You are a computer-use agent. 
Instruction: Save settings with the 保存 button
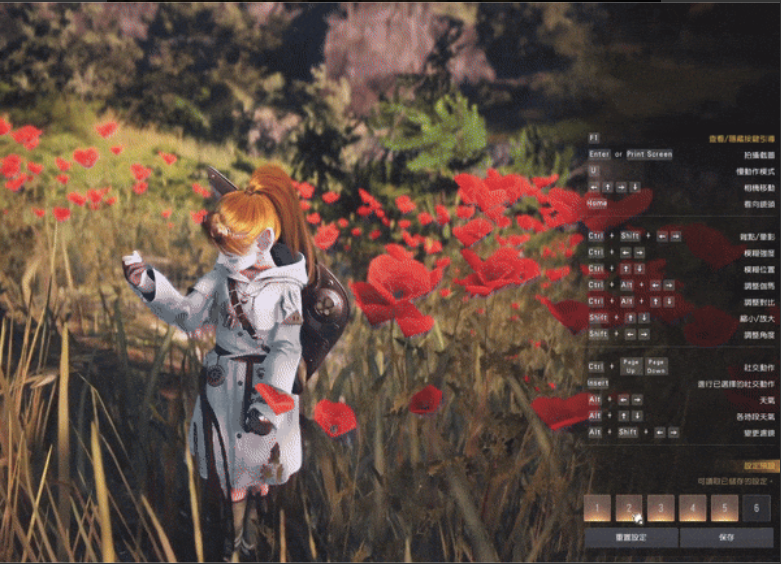pos(725,537)
